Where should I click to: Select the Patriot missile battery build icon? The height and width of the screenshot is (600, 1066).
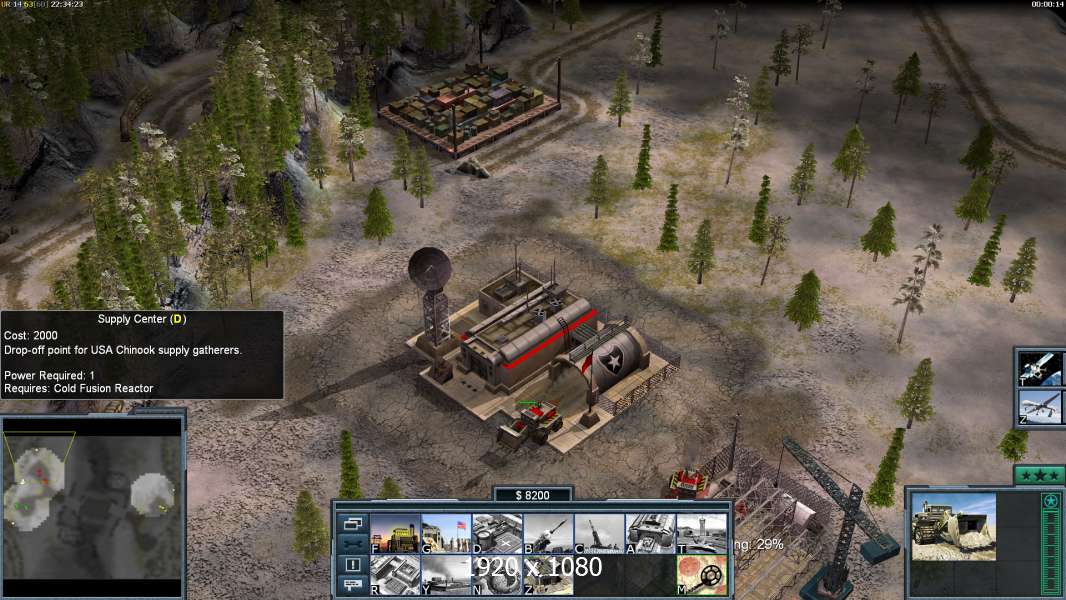pos(547,533)
